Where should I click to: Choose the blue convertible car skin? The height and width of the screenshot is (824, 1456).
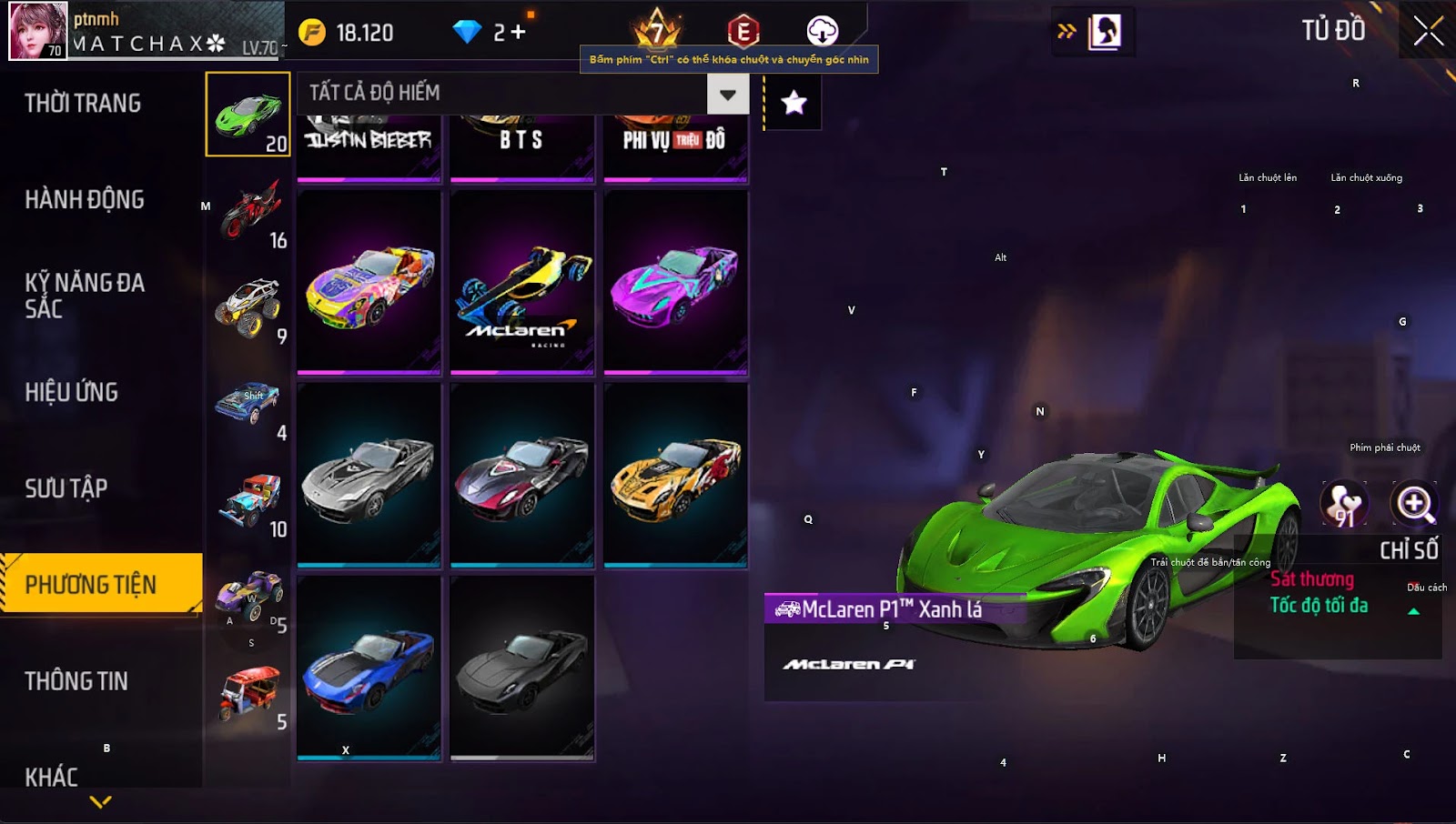pos(369,668)
